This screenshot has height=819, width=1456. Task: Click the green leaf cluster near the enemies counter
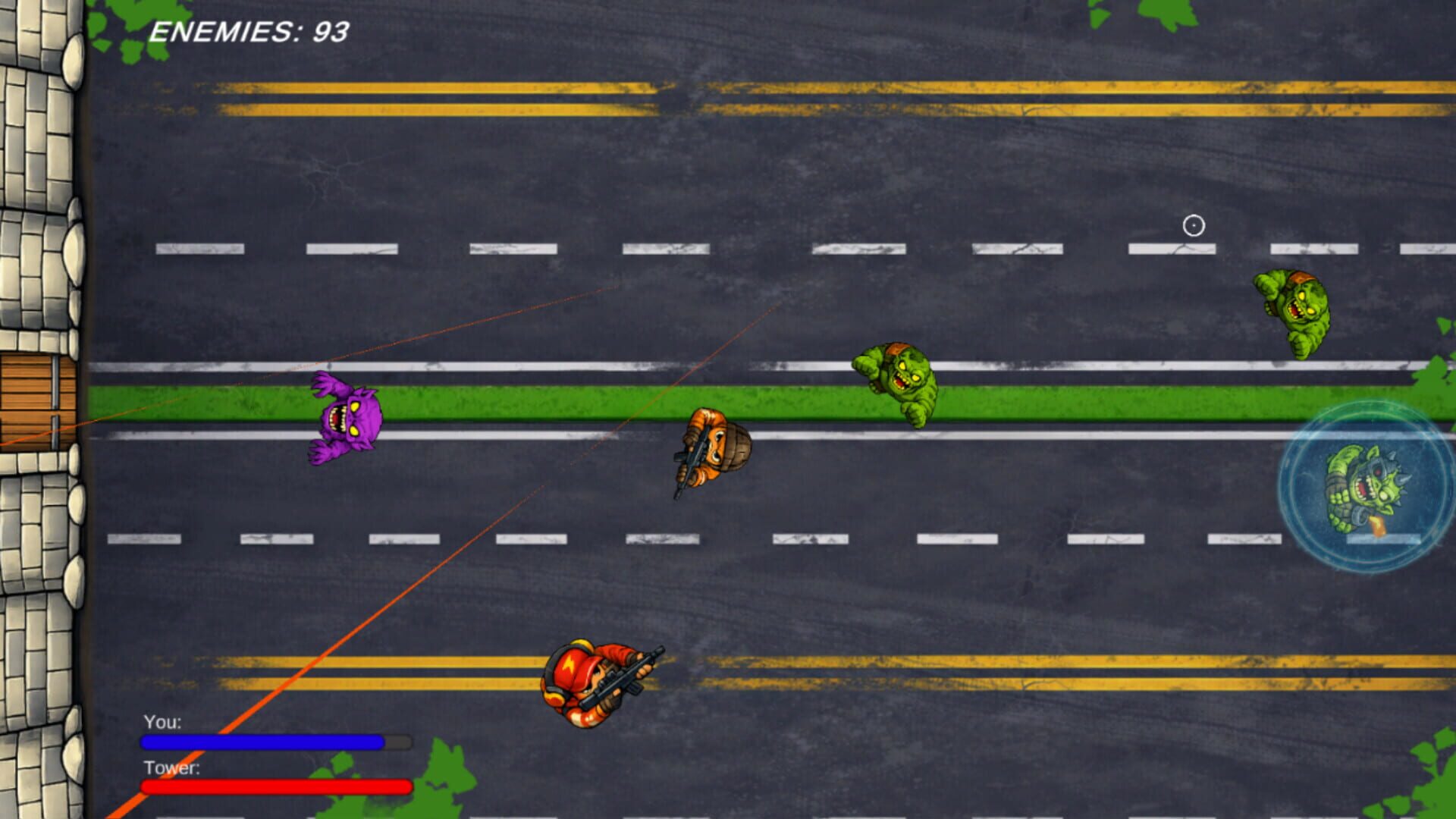coord(121,27)
